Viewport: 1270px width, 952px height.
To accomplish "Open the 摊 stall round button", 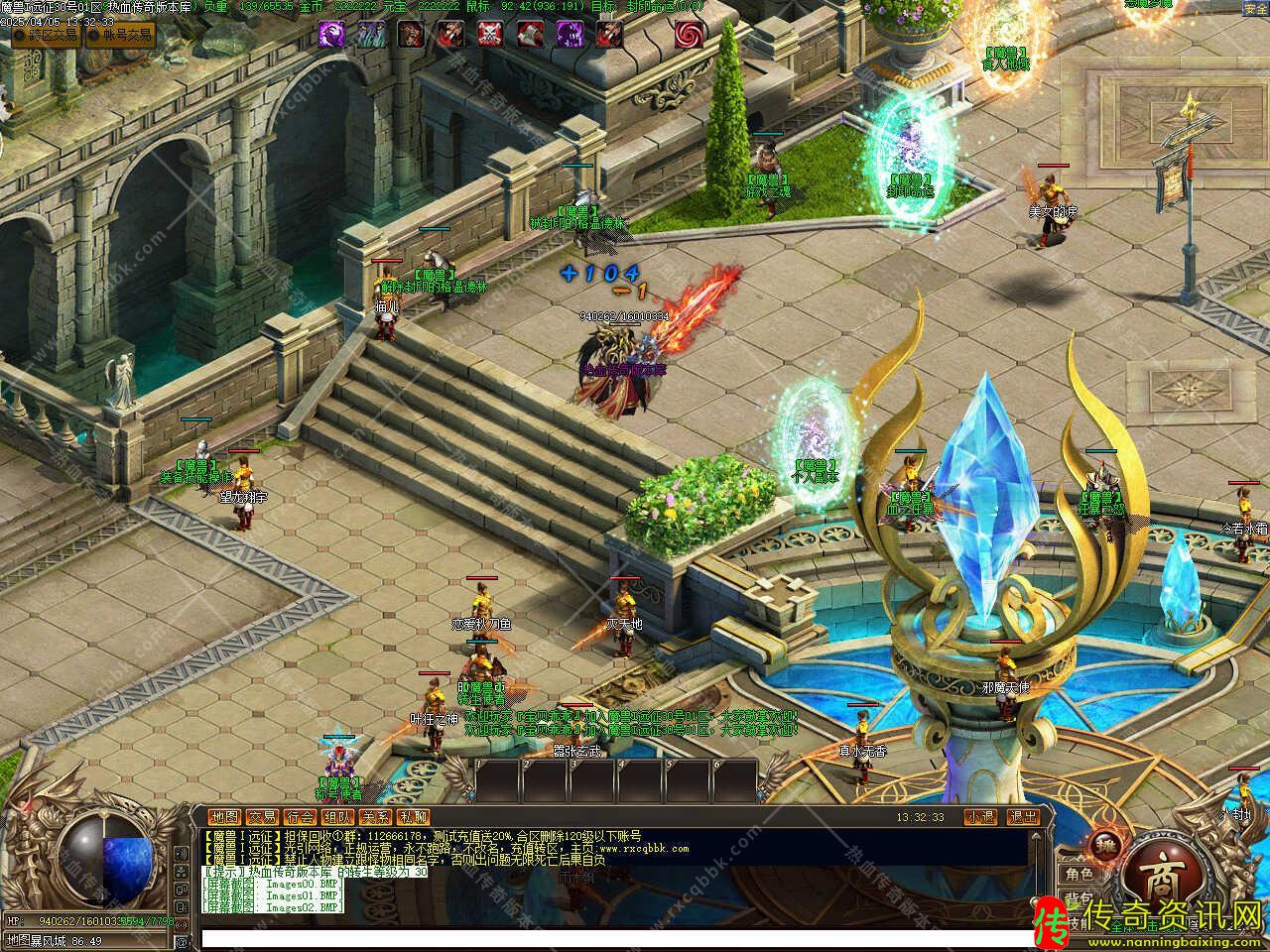I will coord(1103,845).
